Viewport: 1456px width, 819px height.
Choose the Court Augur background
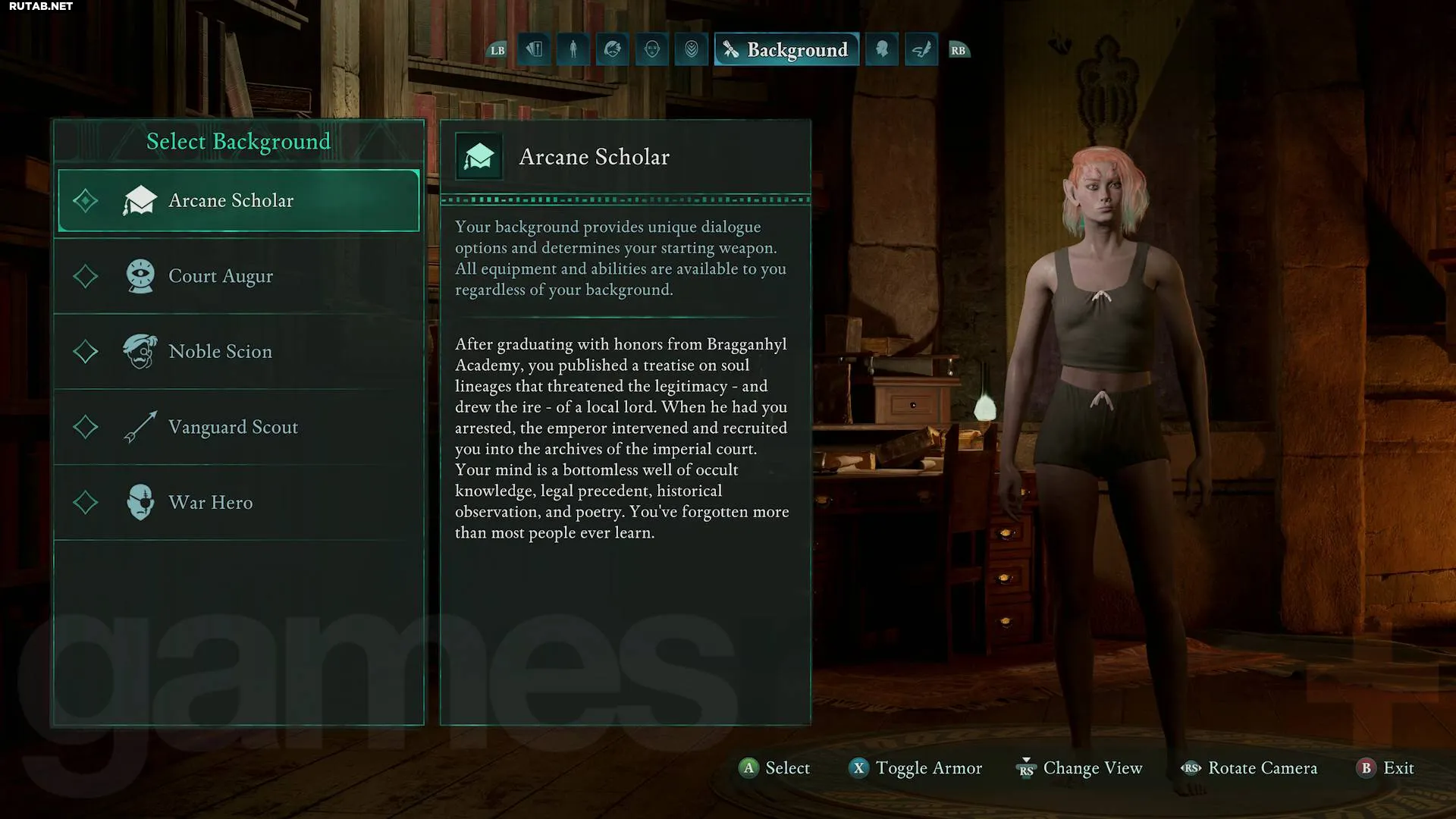pyautogui.click(x=238, y=276)
